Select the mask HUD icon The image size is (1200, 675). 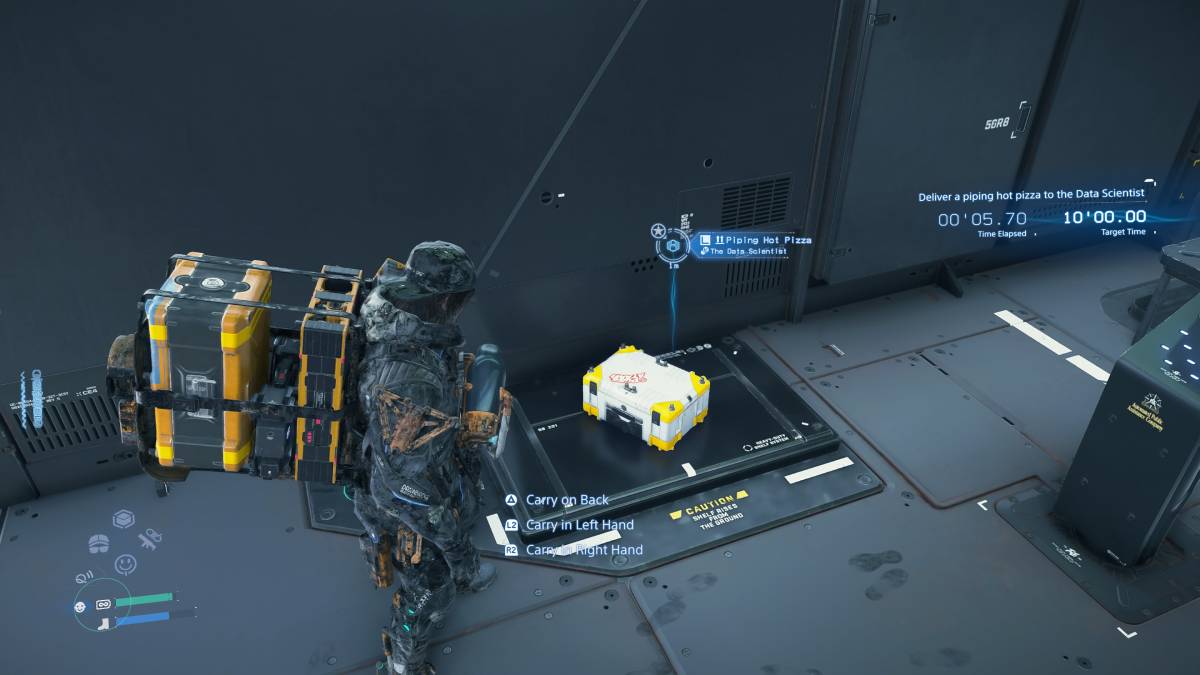[99, 543]
